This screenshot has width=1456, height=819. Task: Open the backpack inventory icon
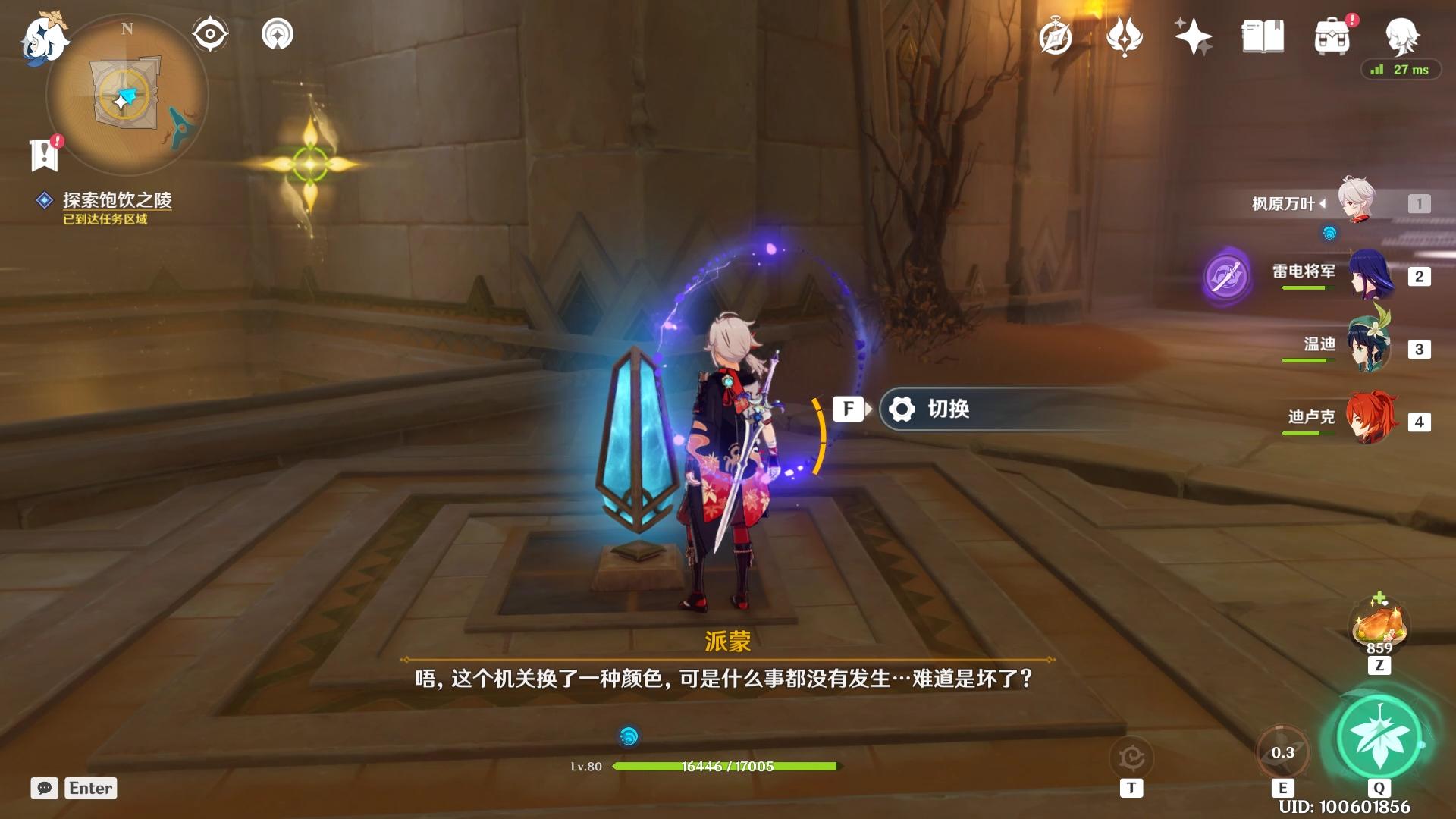click(x=1332, y=36)
